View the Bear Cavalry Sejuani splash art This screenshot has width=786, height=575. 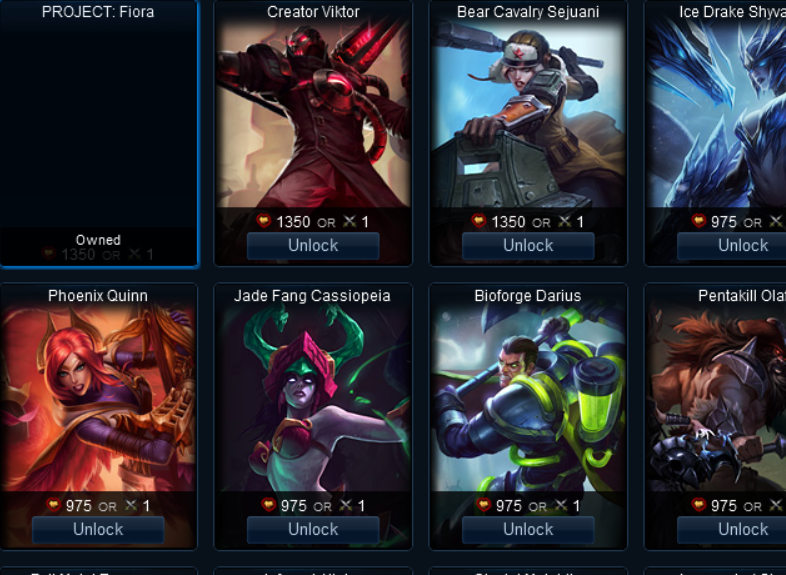click(x=528, y=115)
